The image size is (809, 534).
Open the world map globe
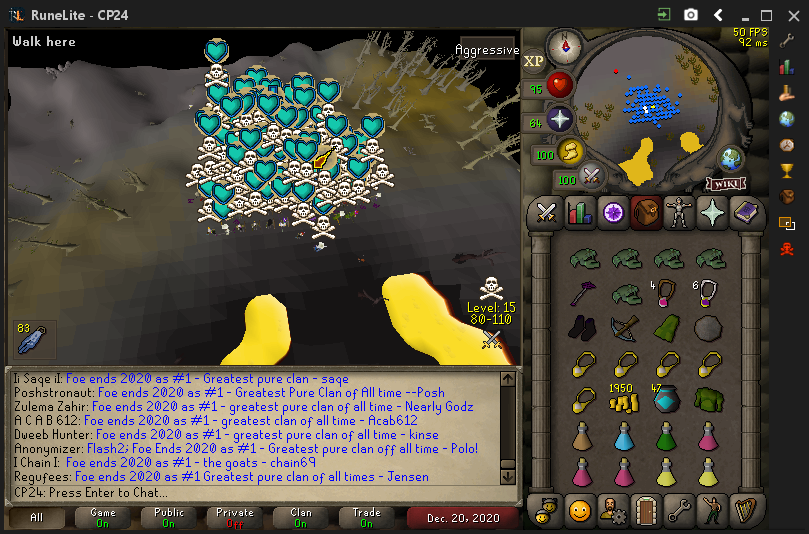coord(729,160)
